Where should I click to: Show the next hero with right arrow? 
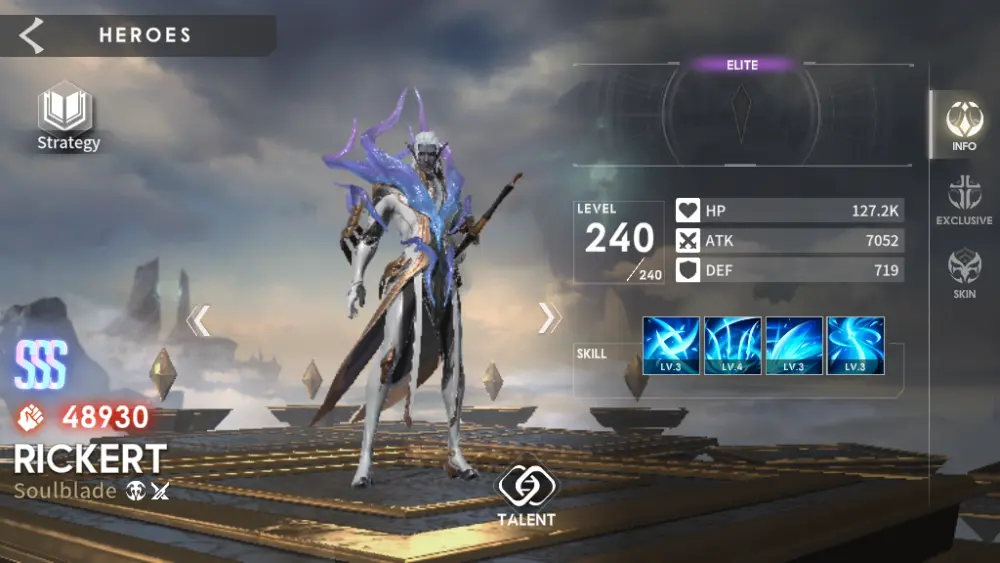coord(549,318)
